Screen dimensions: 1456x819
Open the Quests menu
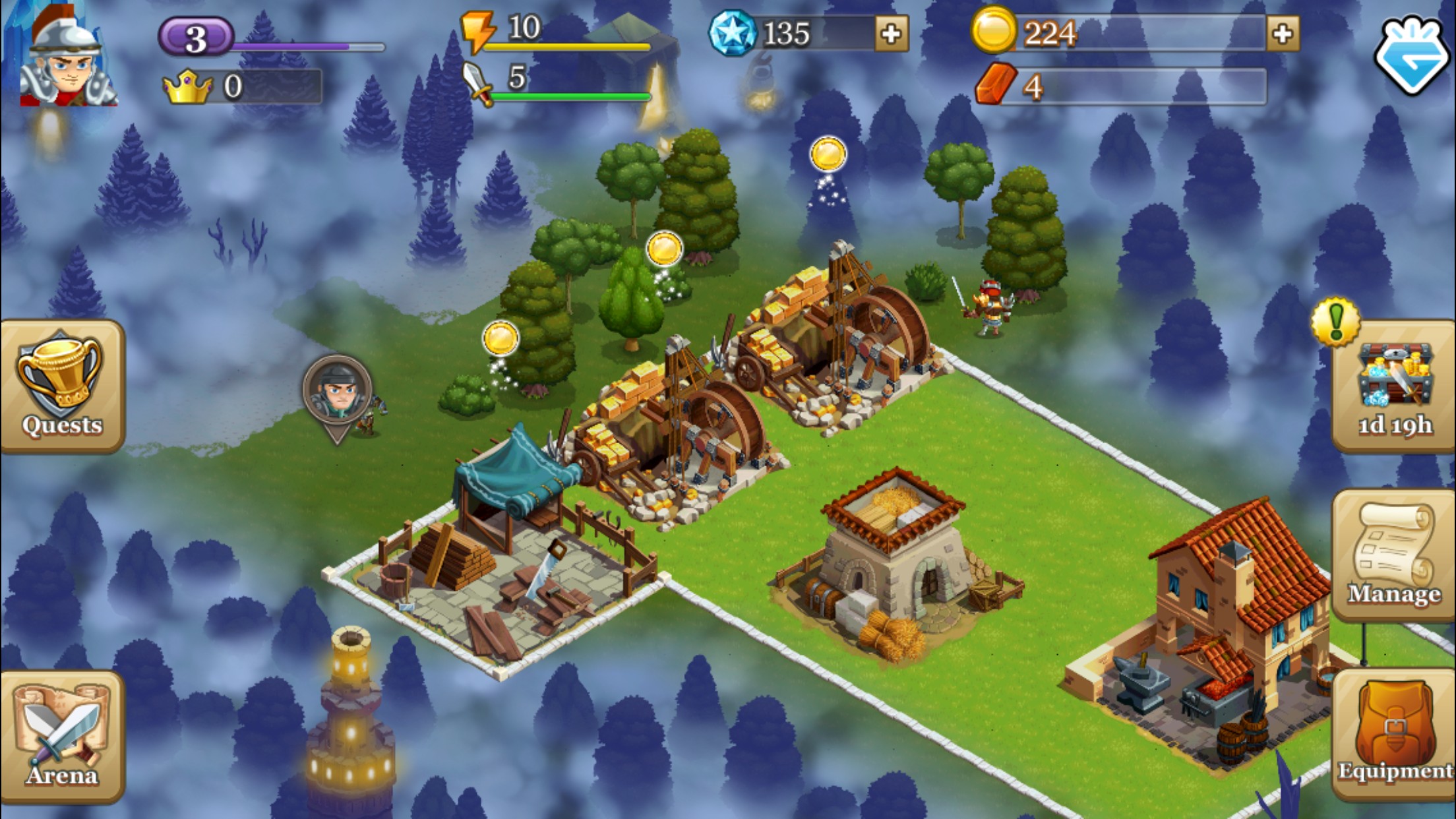pyautogui.click(x=62, y=386)
